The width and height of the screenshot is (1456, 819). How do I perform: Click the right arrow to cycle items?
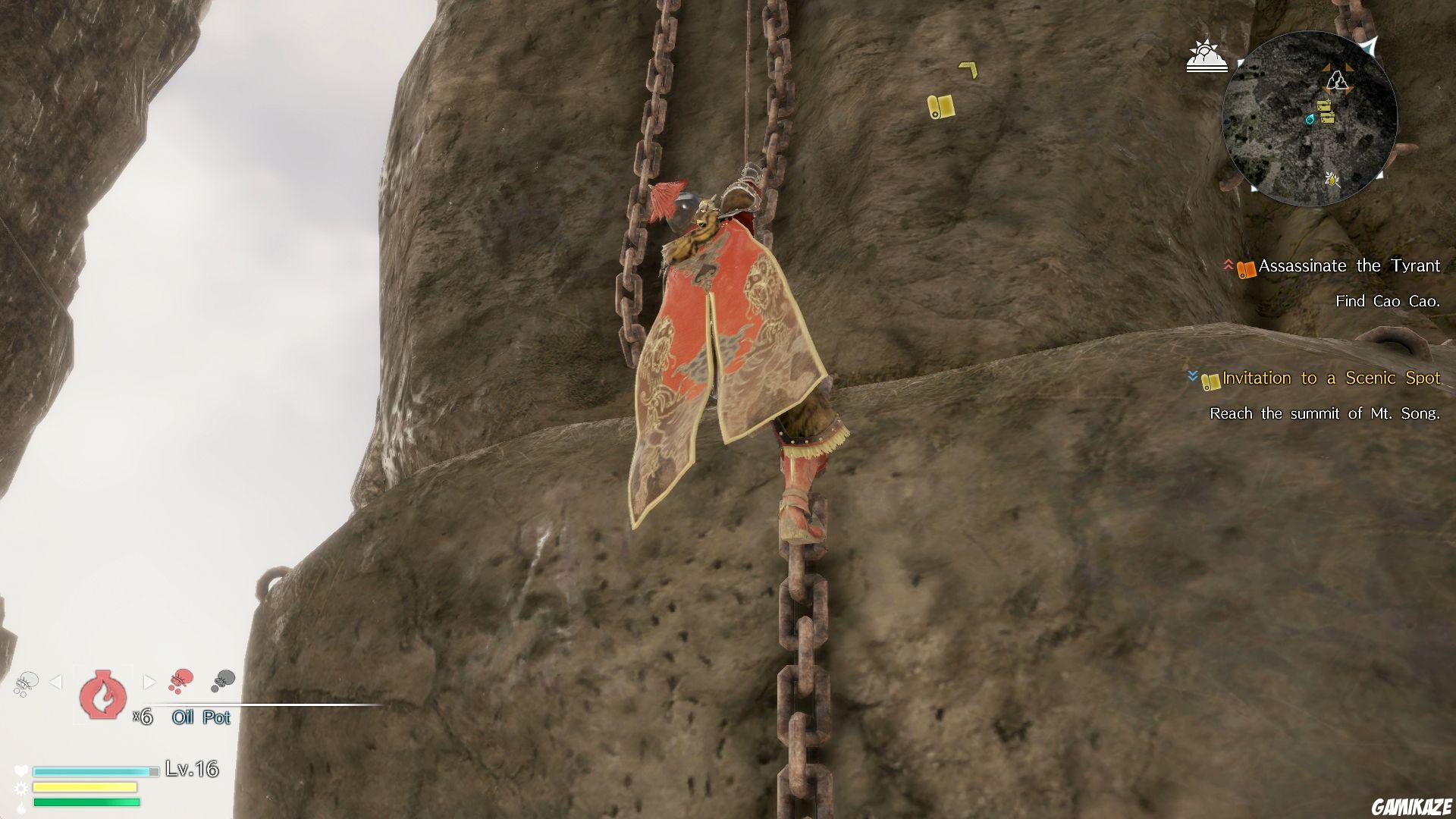[x=148, y=683]
